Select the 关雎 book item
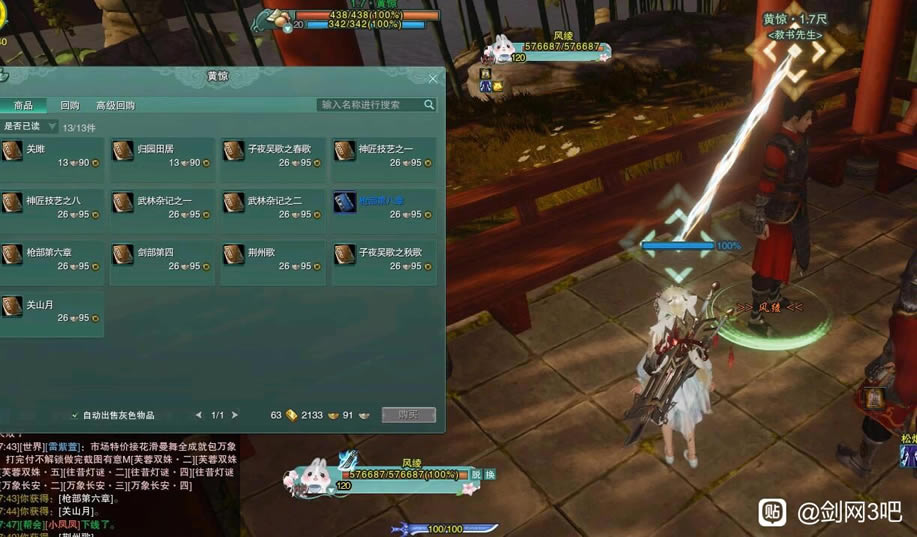917x537 pixels. (x=51, y=156)
